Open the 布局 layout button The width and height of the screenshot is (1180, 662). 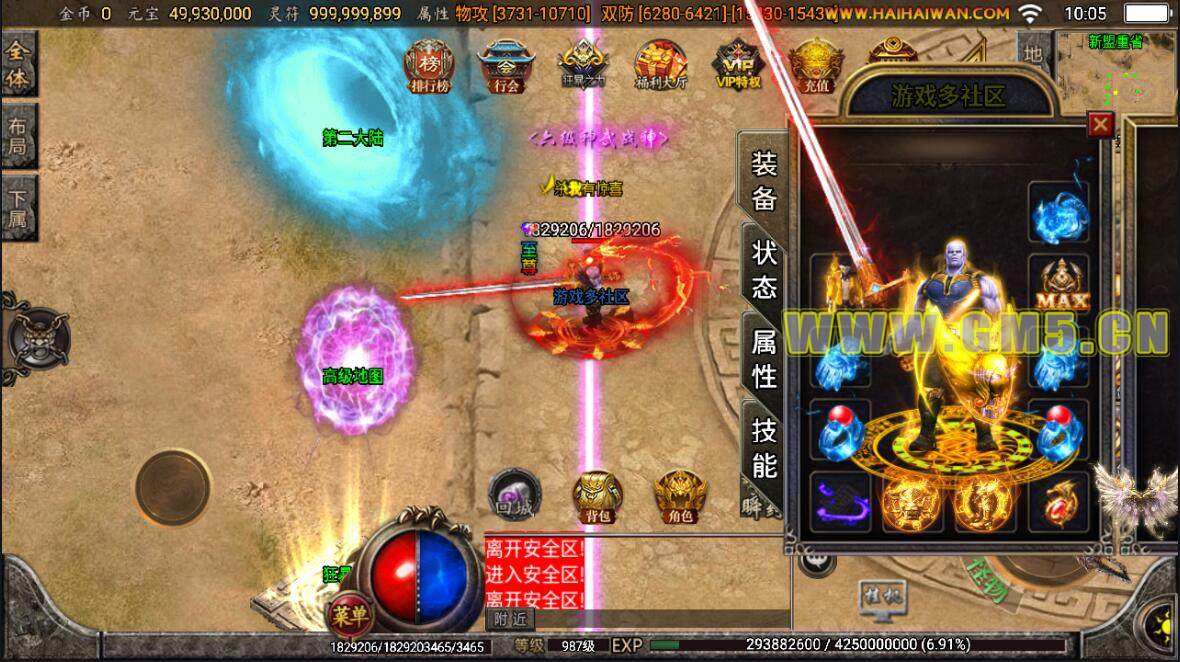pyautogui.click(x=18, y=137)
